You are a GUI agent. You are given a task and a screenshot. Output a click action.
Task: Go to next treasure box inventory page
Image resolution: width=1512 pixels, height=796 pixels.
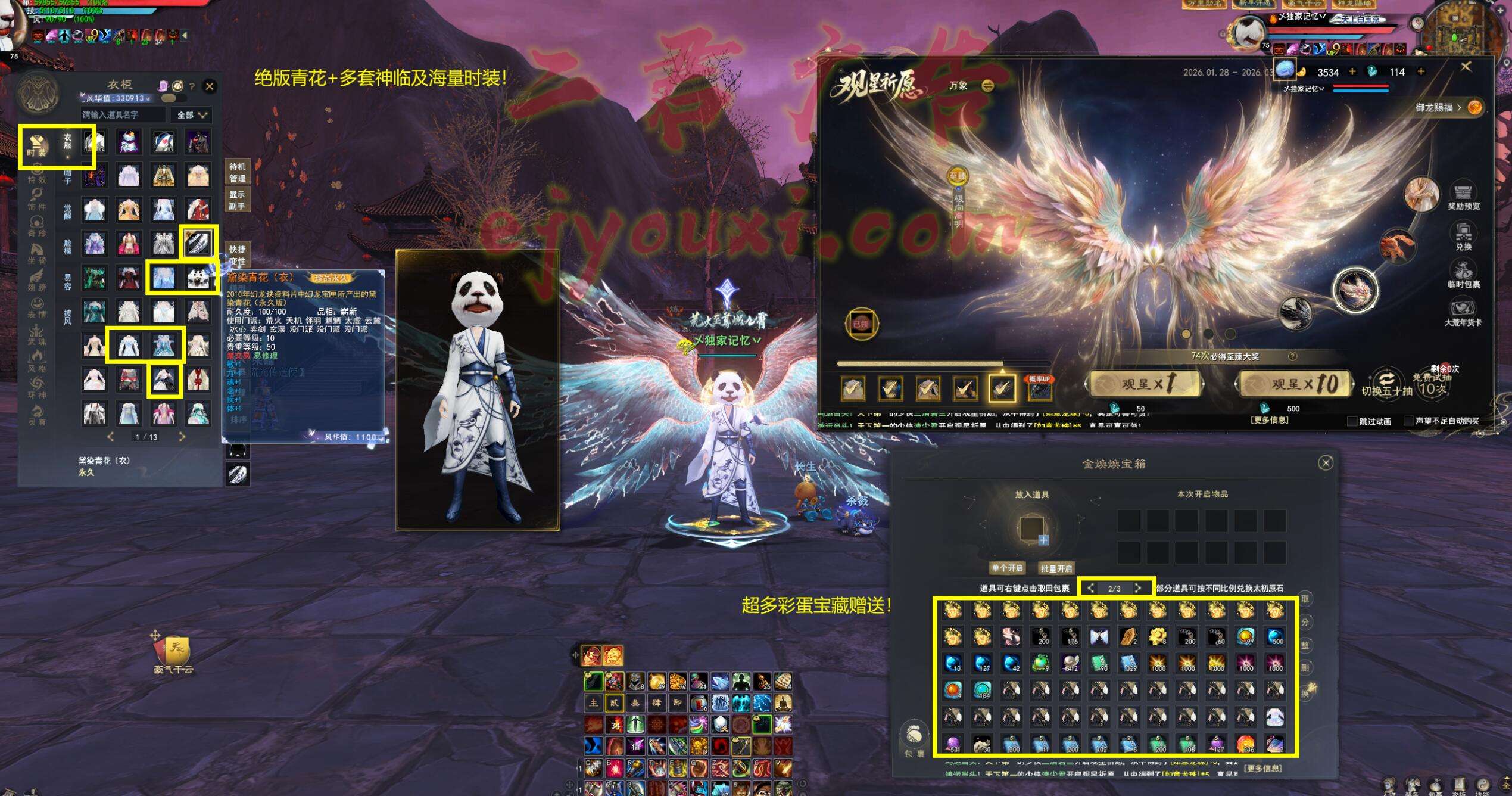[x=1138, y=588]
